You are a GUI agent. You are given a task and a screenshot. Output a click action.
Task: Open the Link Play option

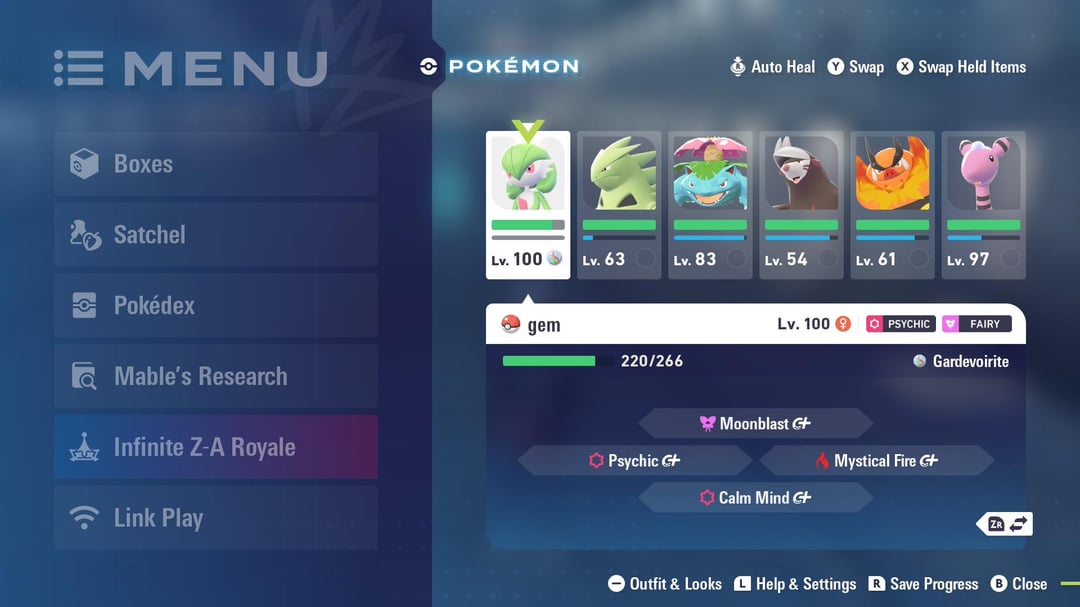215,518
